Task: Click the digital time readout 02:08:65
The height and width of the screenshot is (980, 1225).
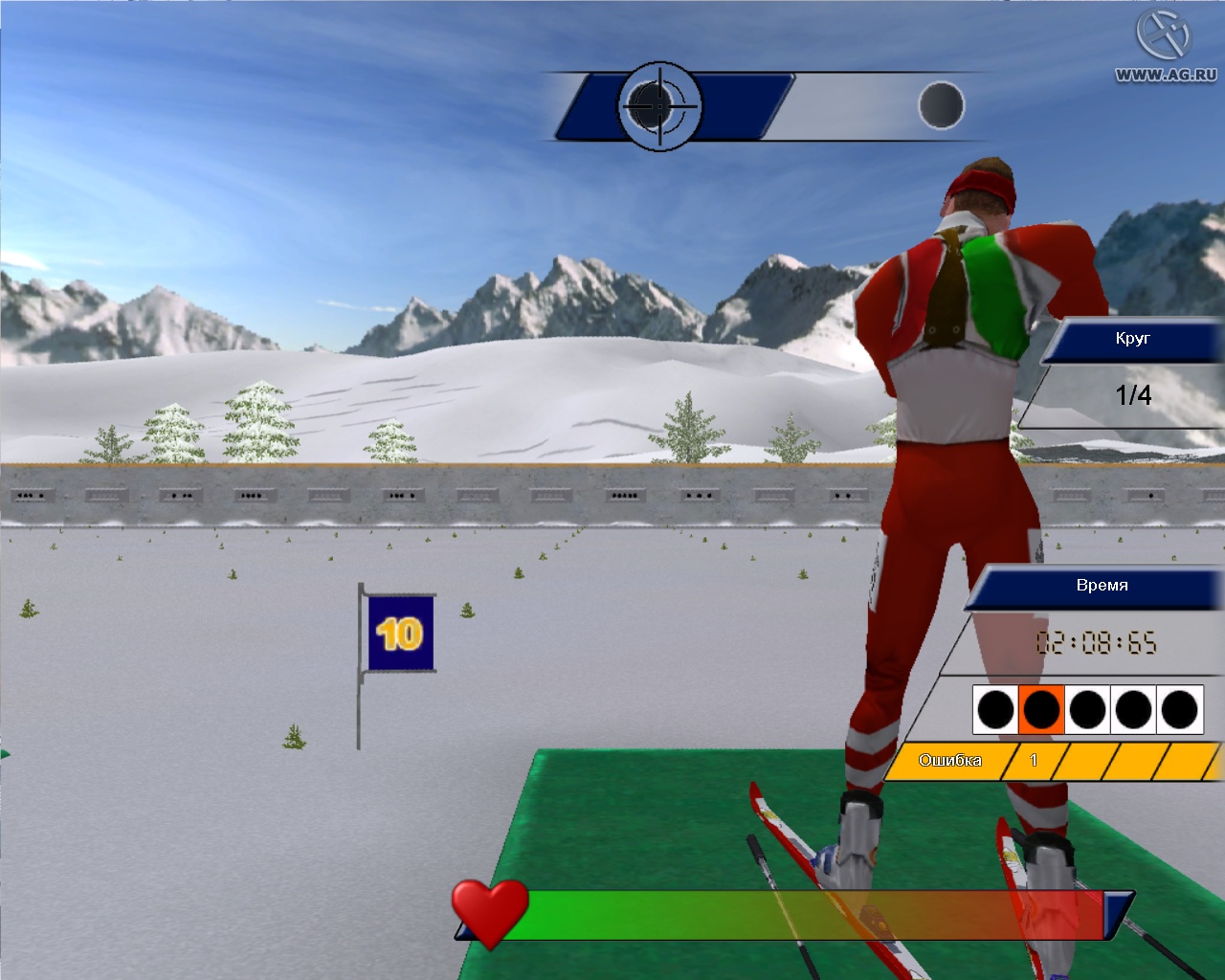Action: tap(1098, 643)
